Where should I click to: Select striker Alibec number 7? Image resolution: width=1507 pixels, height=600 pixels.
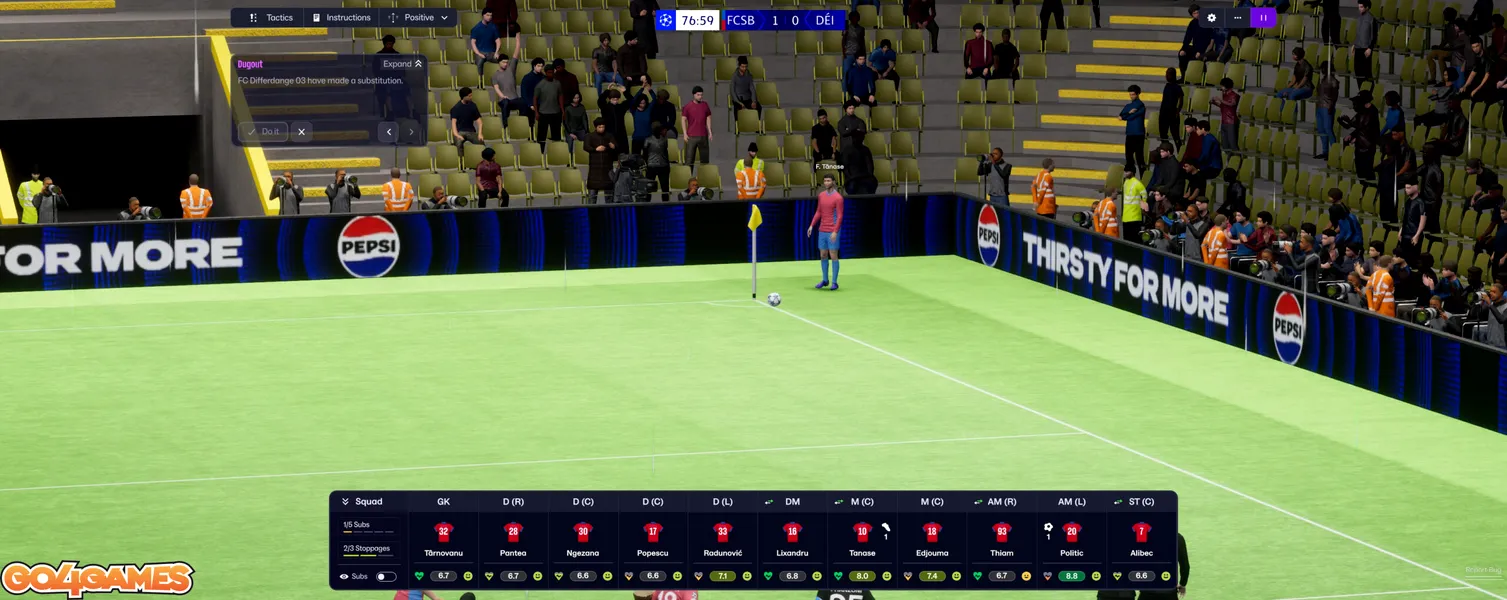[1141, 532]
